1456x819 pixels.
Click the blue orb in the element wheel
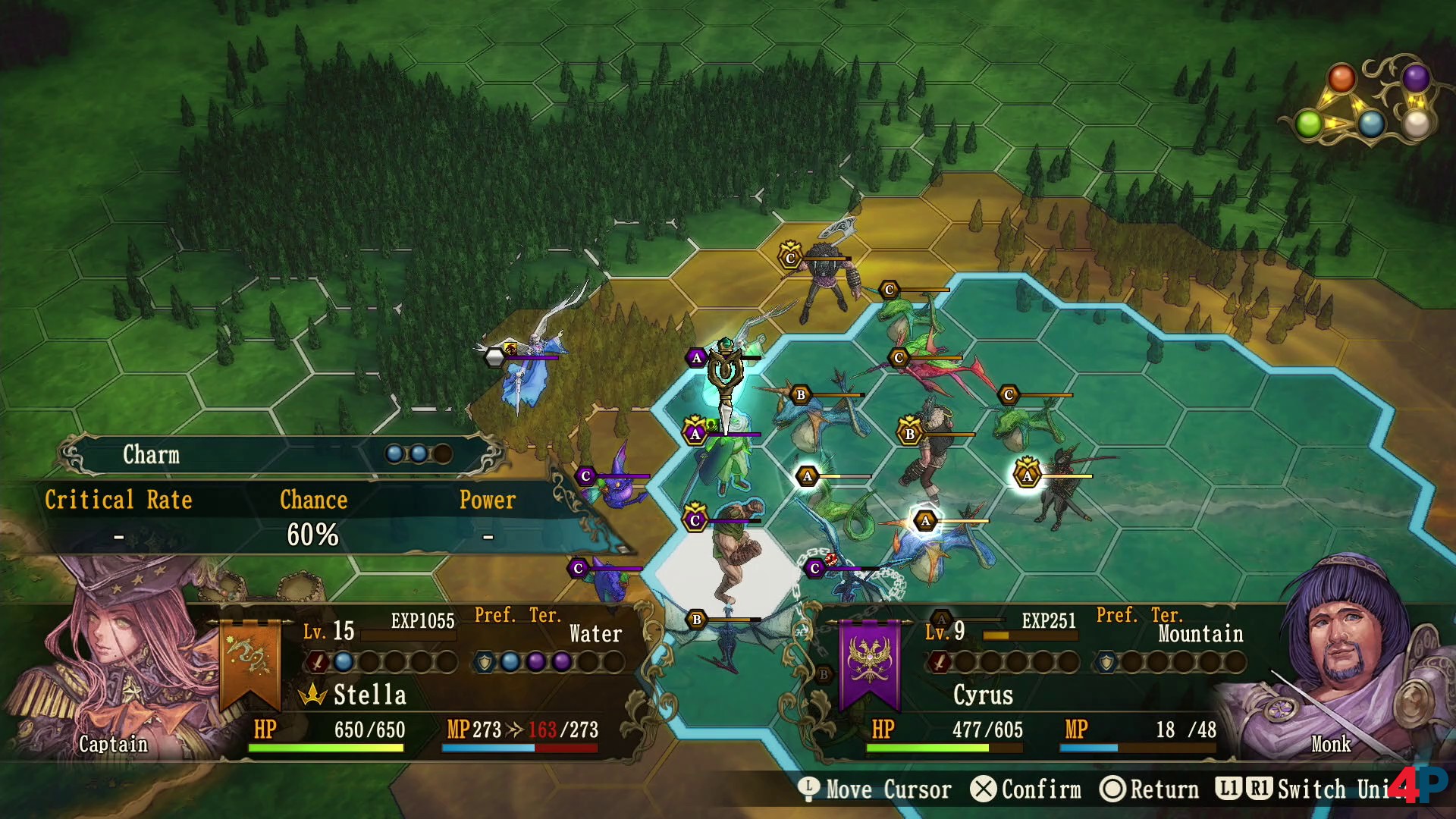[x=1371, y=123]
